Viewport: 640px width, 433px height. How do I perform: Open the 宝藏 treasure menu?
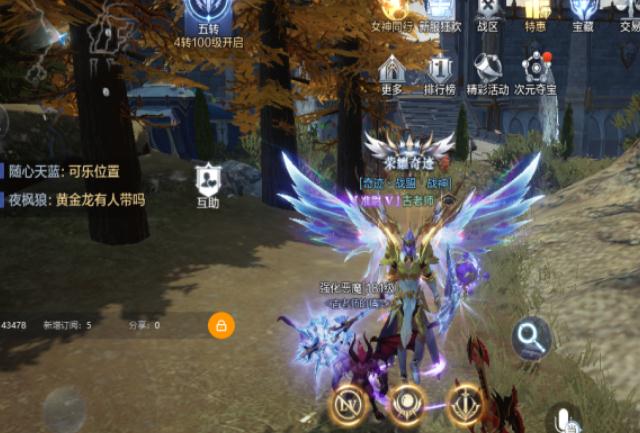[x=583, y=12]
